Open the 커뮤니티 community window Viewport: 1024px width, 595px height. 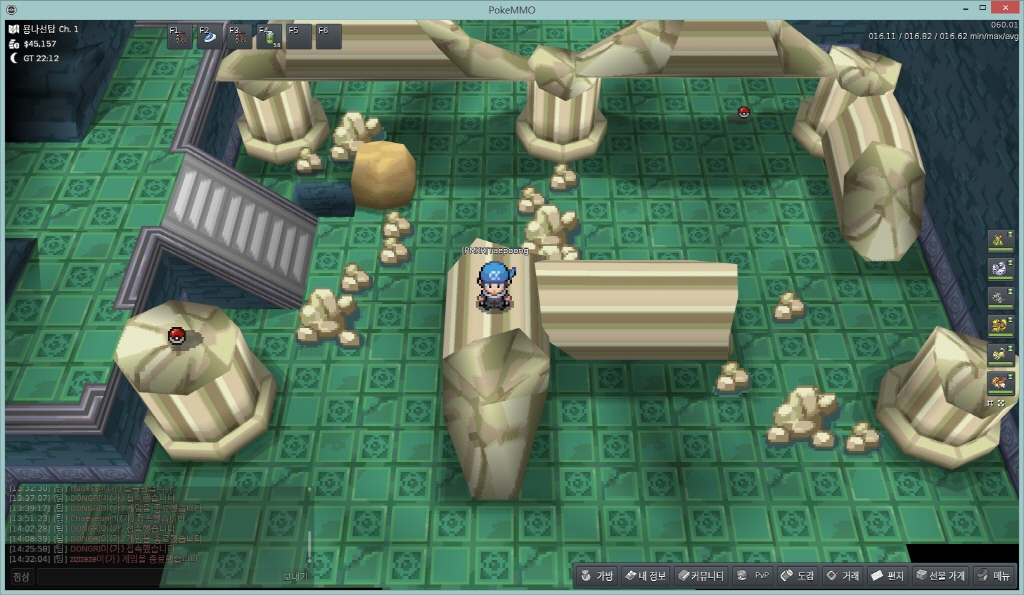click(x=699, y=576)
